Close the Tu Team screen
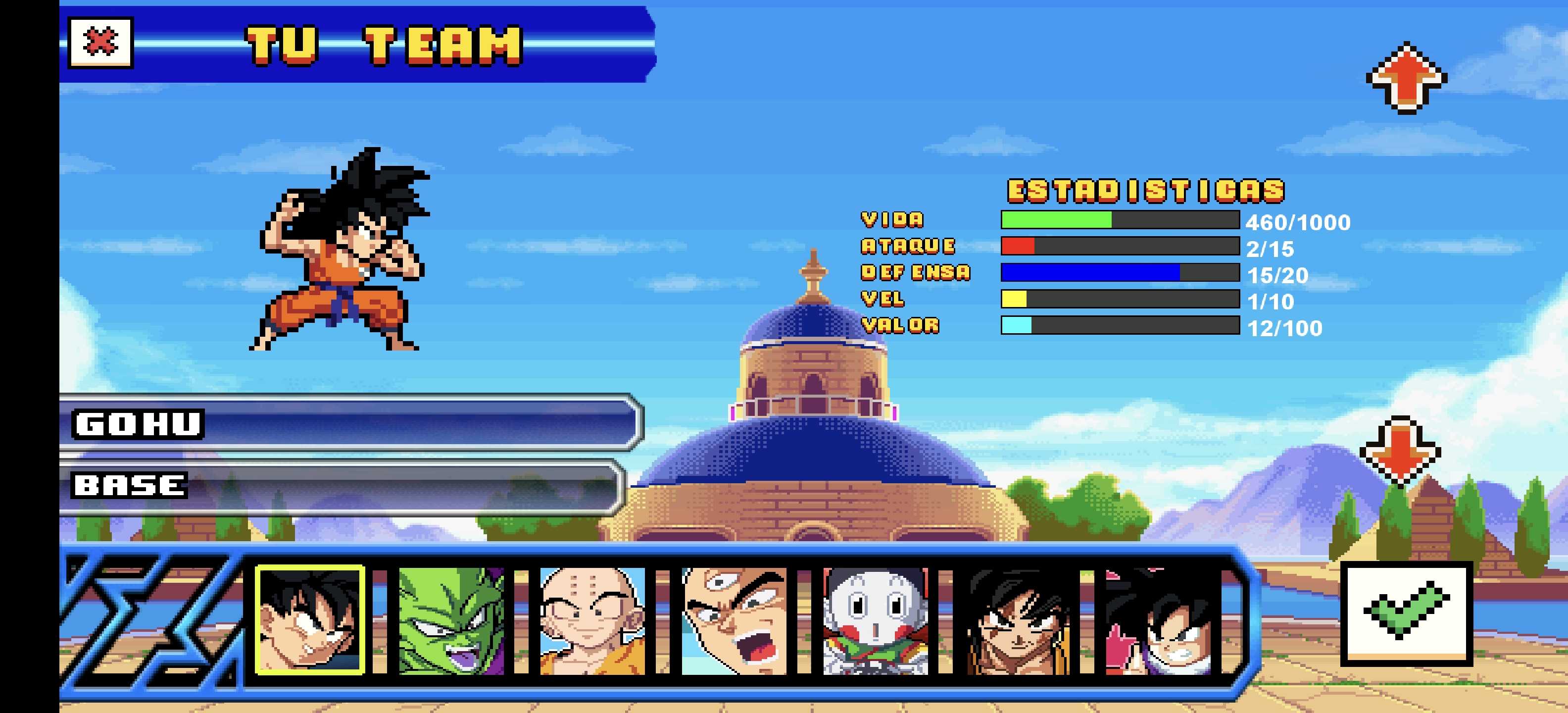The image size is (1568, 713). (x=100, y=43)
